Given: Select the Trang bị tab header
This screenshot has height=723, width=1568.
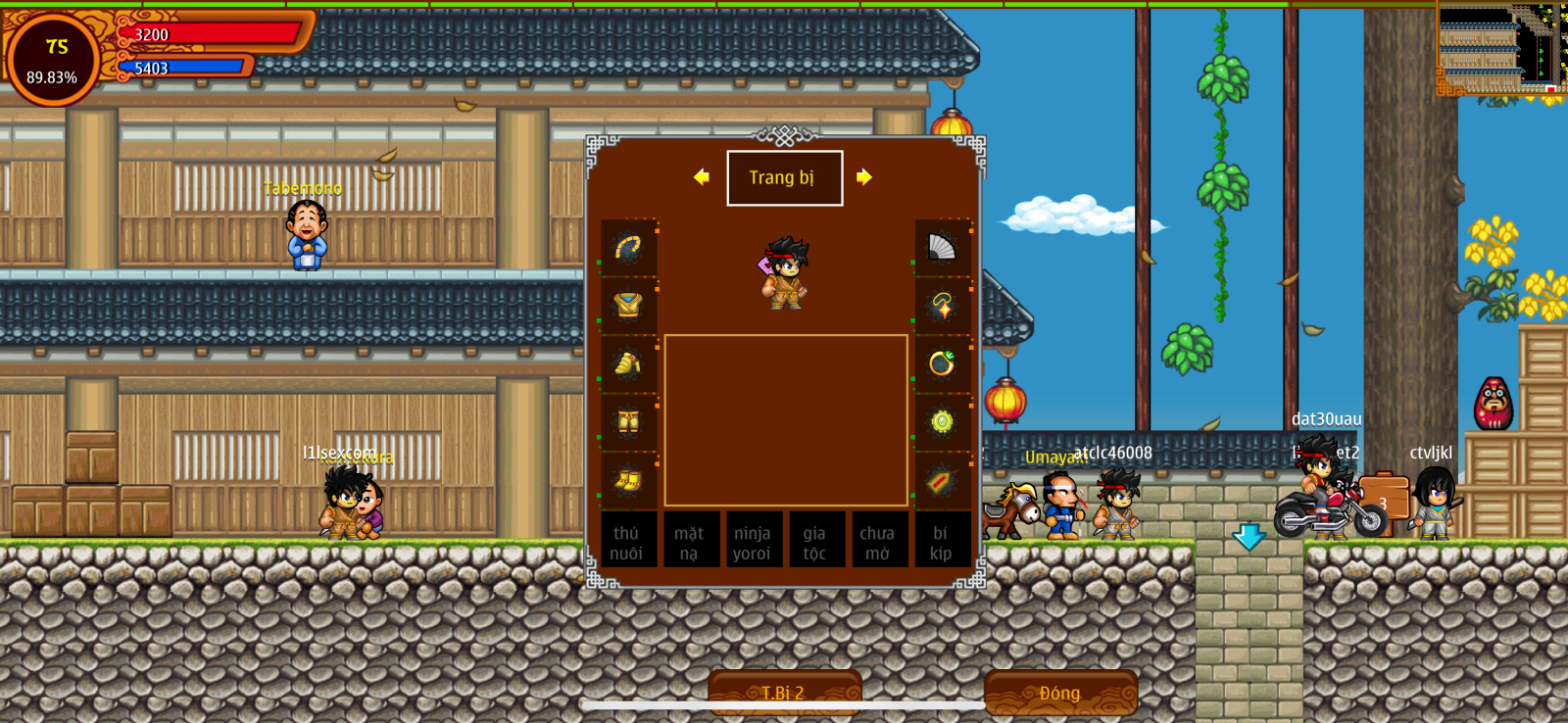Looking at the screenshot, I should (784, 178).
